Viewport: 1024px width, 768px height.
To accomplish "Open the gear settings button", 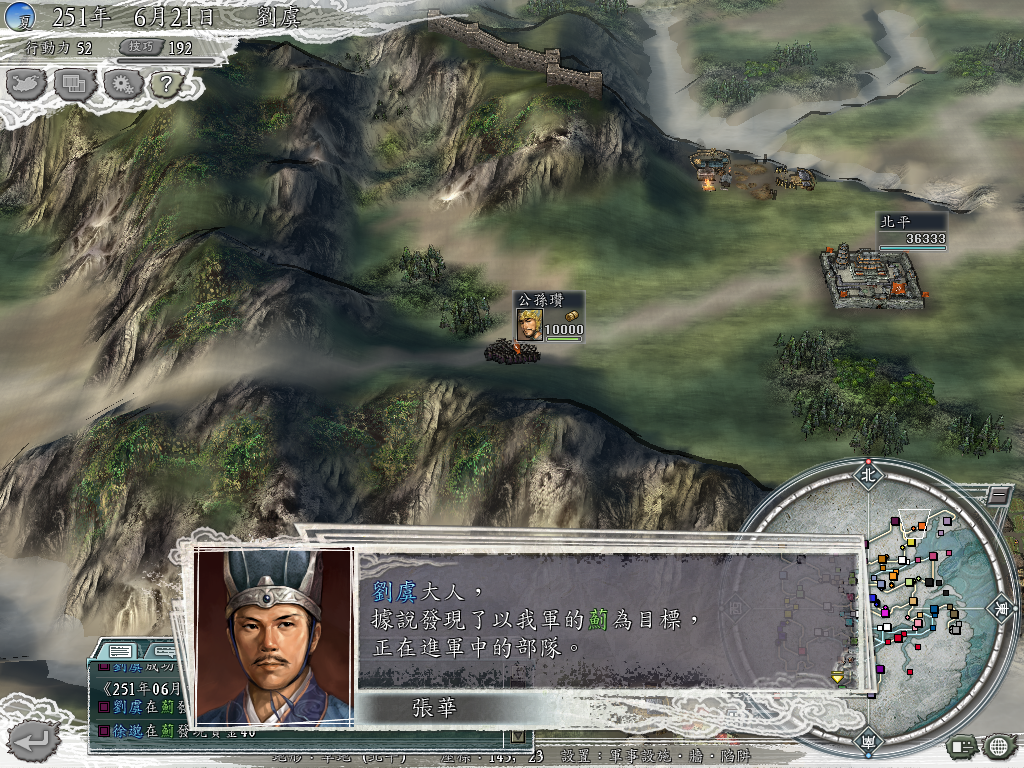I will point(120,83).
